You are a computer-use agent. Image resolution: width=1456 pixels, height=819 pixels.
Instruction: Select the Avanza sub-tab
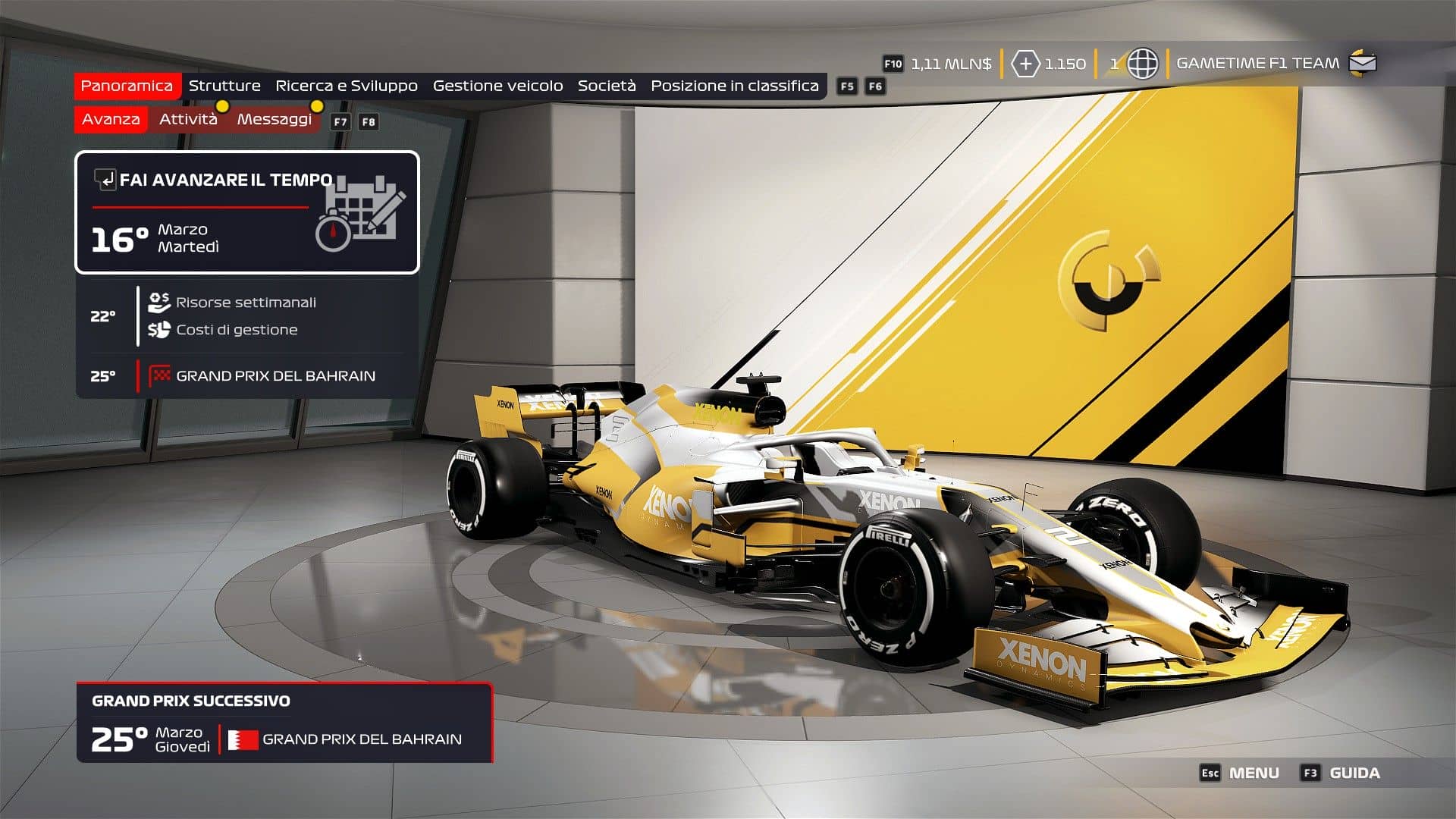[111, 119]
